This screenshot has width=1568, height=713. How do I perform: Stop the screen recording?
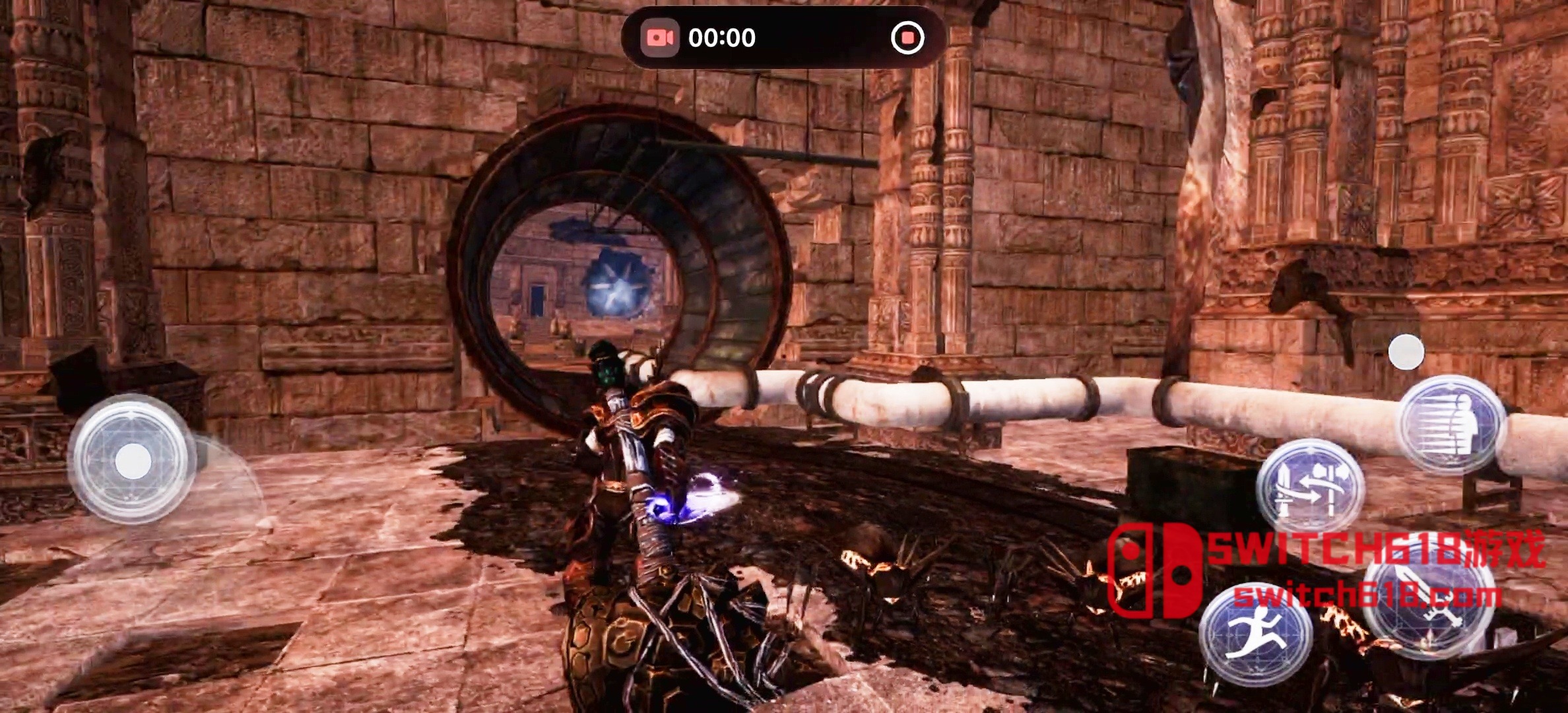click(907, 38)
